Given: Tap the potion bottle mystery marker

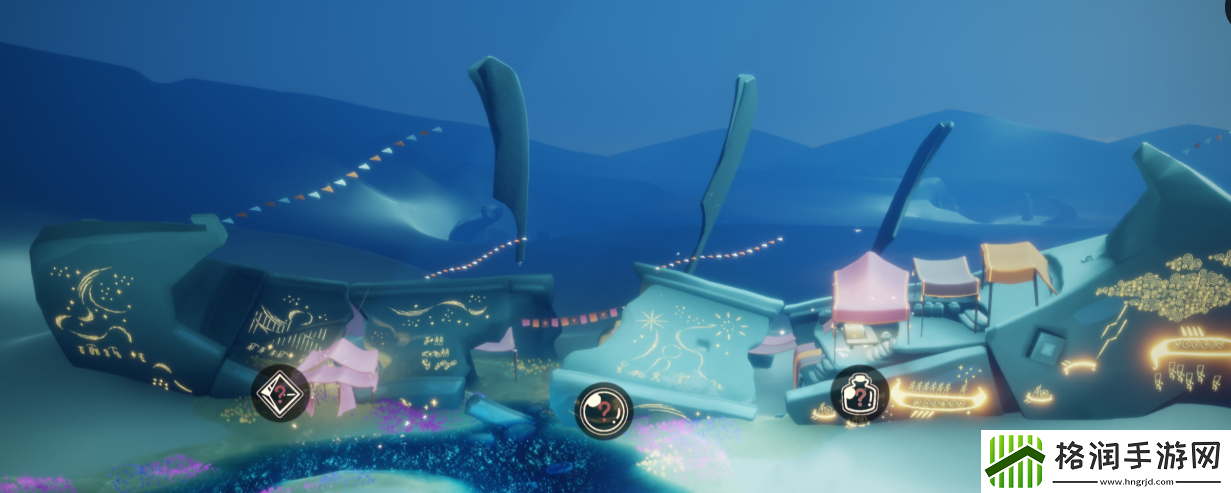Looking at the screenshot, I should pos(858,394).
